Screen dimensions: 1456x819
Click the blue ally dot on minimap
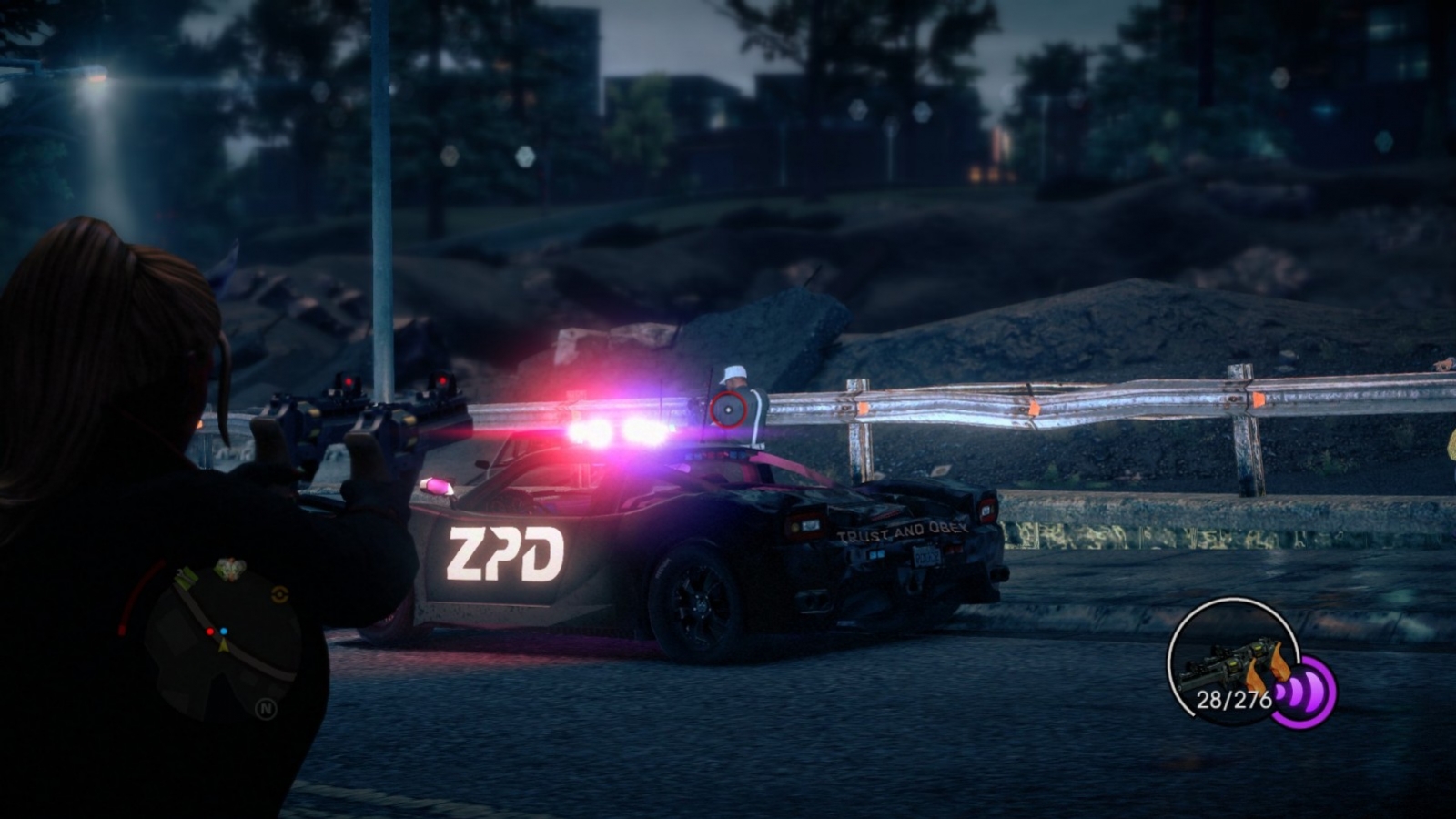[223, 631]
